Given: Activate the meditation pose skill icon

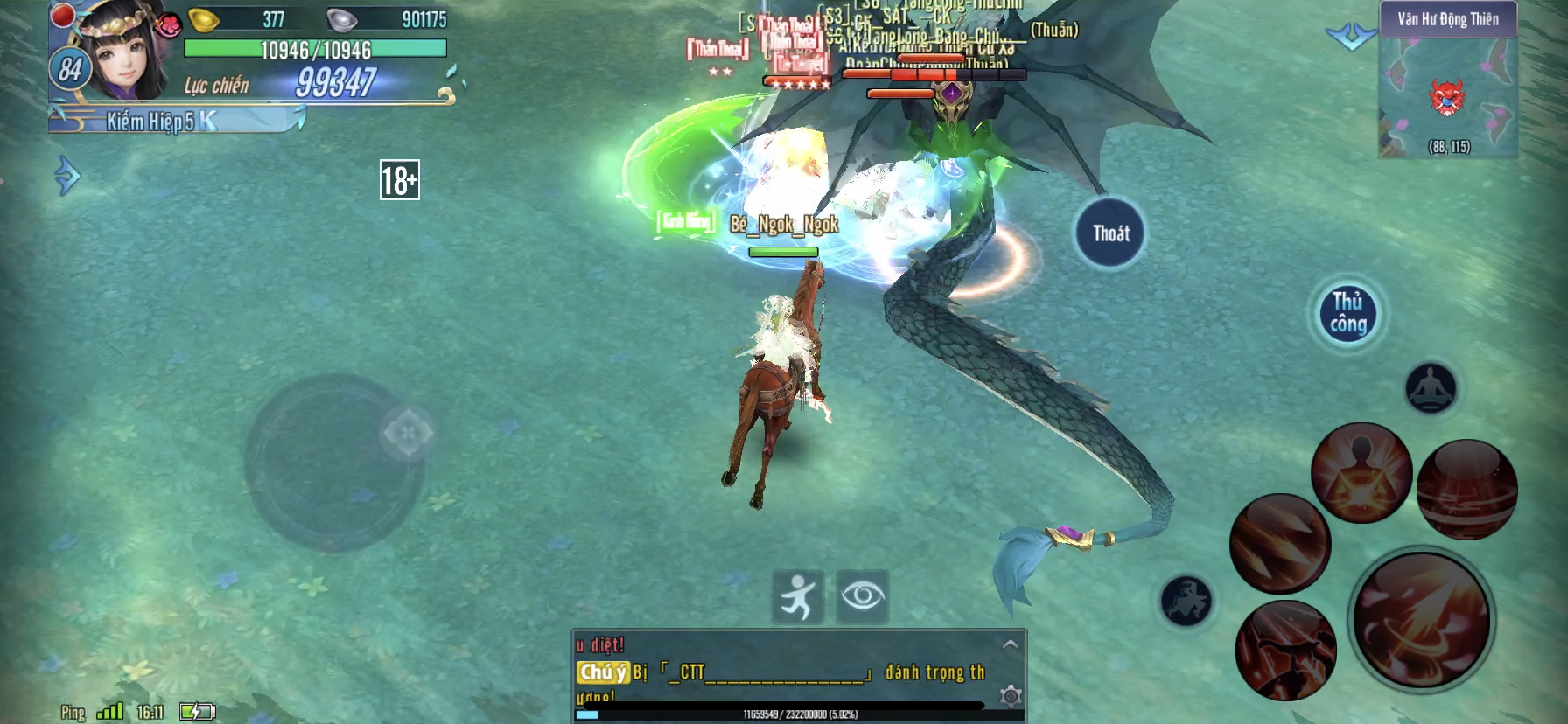Looking at the screenshot, I should point(1431,387).
